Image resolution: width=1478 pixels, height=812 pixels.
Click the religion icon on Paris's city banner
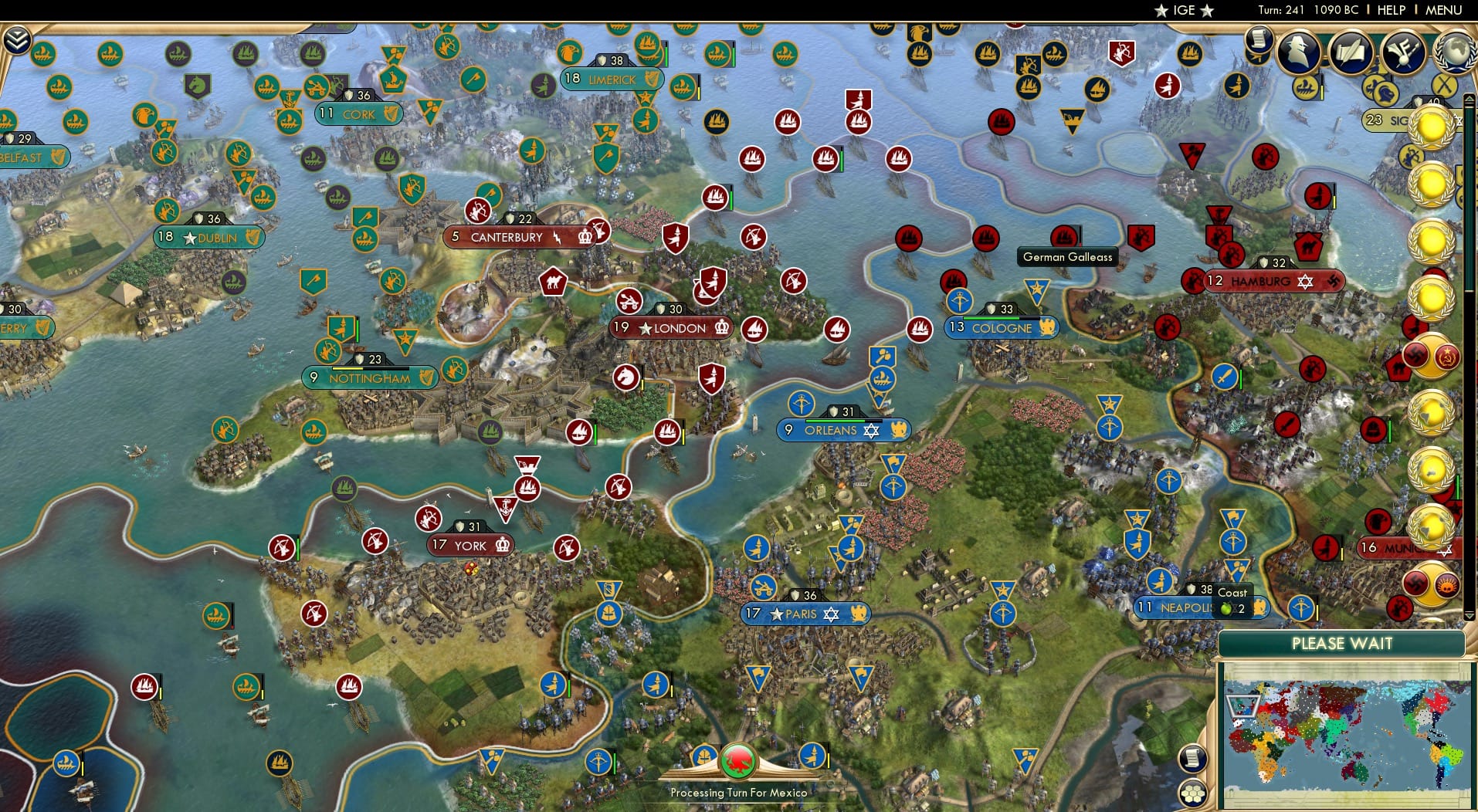pyautogui.click(x=832, y=614)
